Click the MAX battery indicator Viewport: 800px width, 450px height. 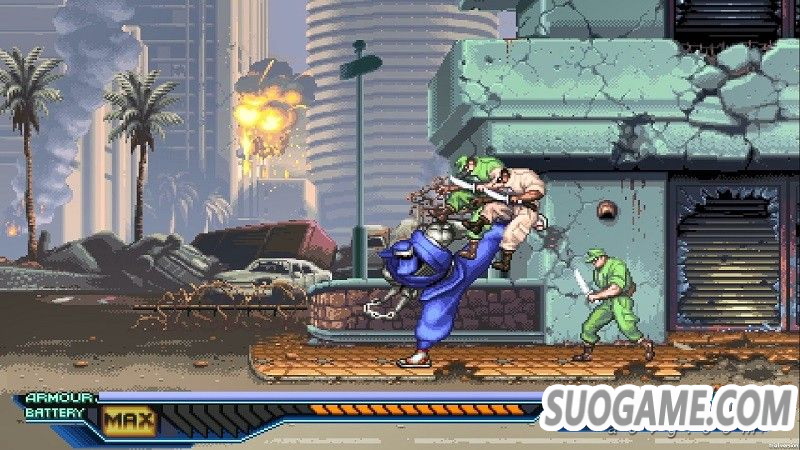click(130, 420)
